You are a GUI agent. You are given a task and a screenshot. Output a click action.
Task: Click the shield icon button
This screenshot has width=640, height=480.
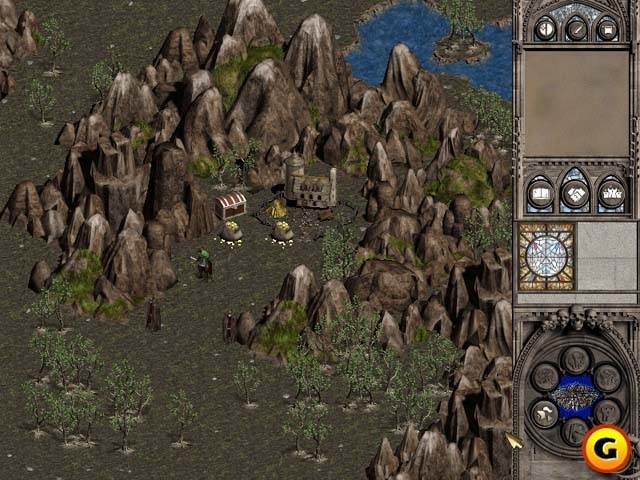tap(545, 28)
